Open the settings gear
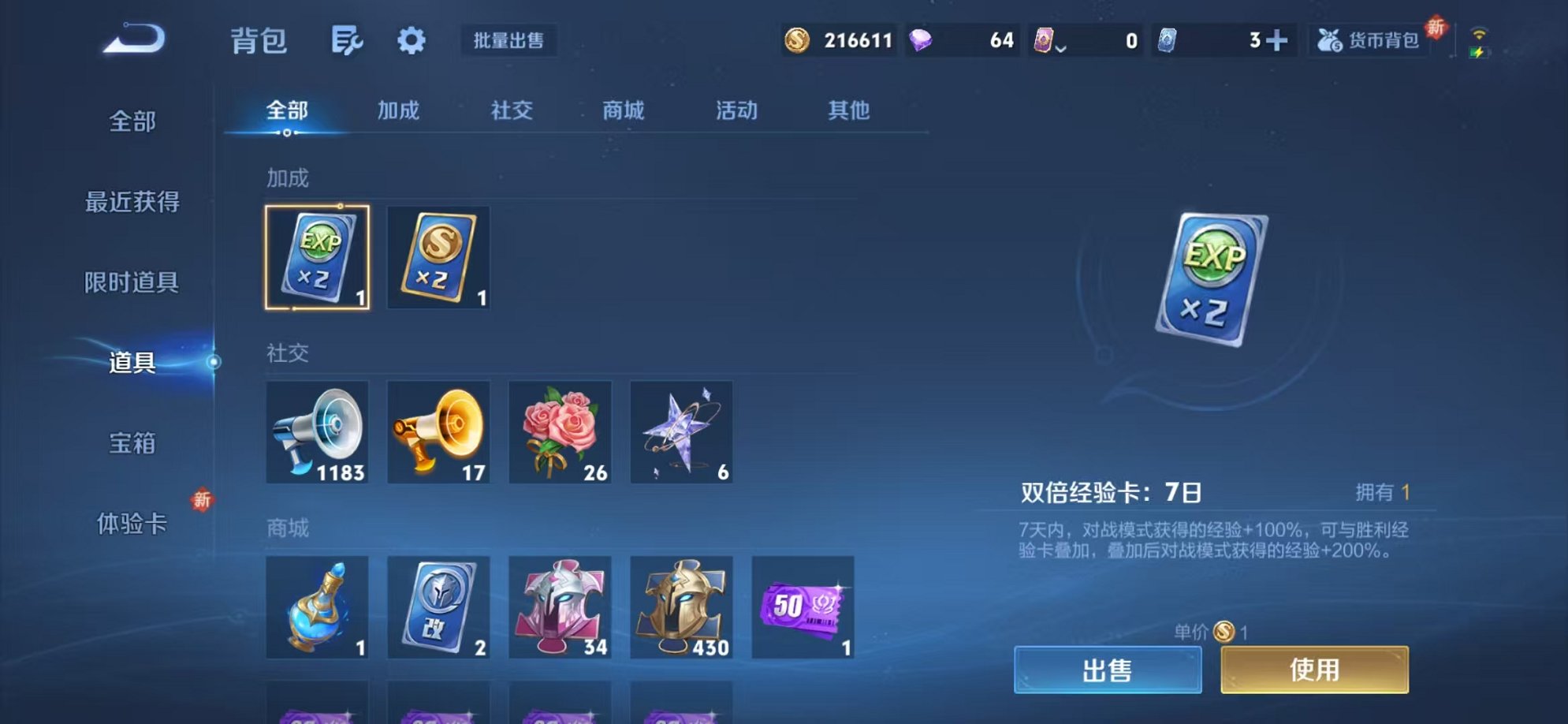1568x724 pixels. (x=412, y=41)
